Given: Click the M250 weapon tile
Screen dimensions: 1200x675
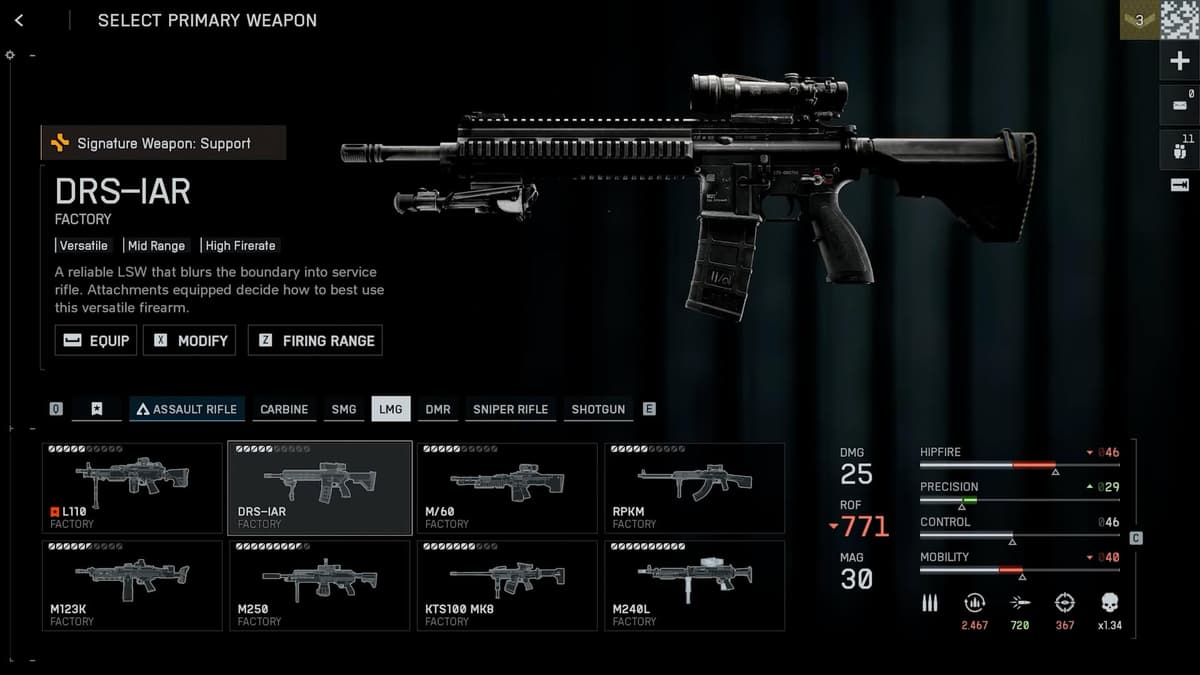Looking at the screenshot, I should 320,585.
